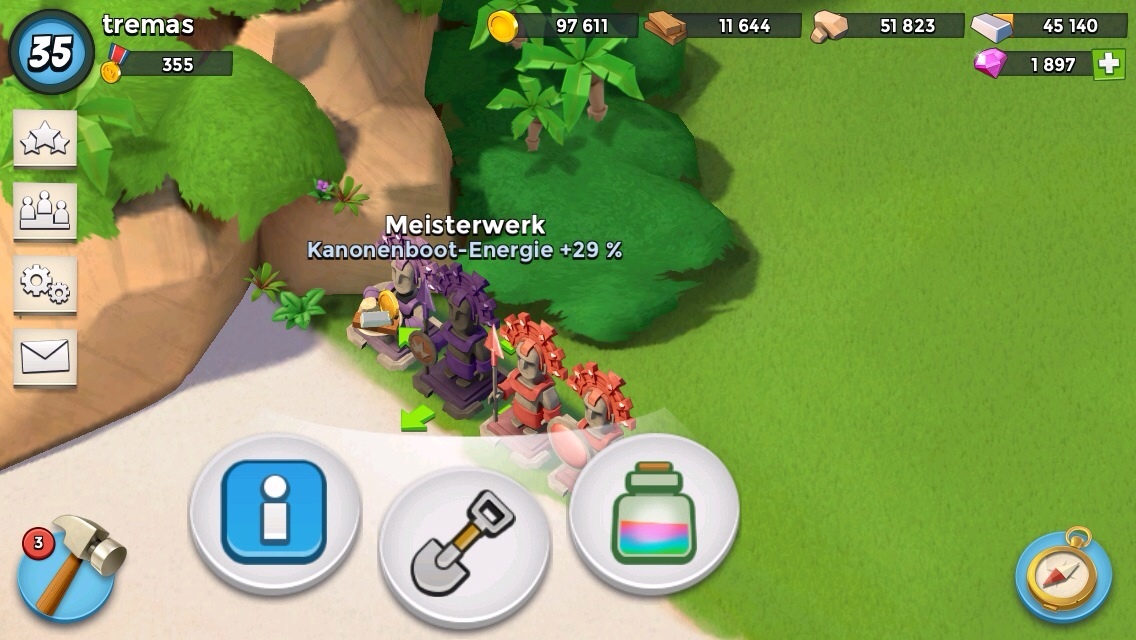Open the gear settings menu
1136x640 pixels.
pos(45,285)
